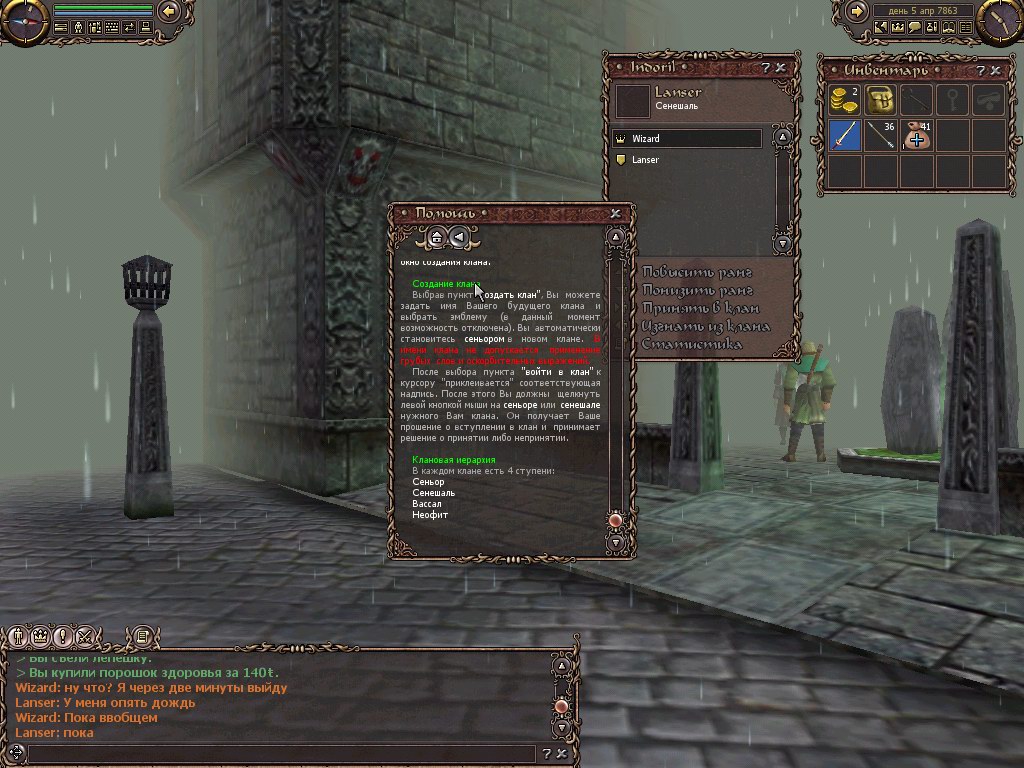The image size is (1024, 768).
Task: Close the Indoril clan window
Action: 780,68
